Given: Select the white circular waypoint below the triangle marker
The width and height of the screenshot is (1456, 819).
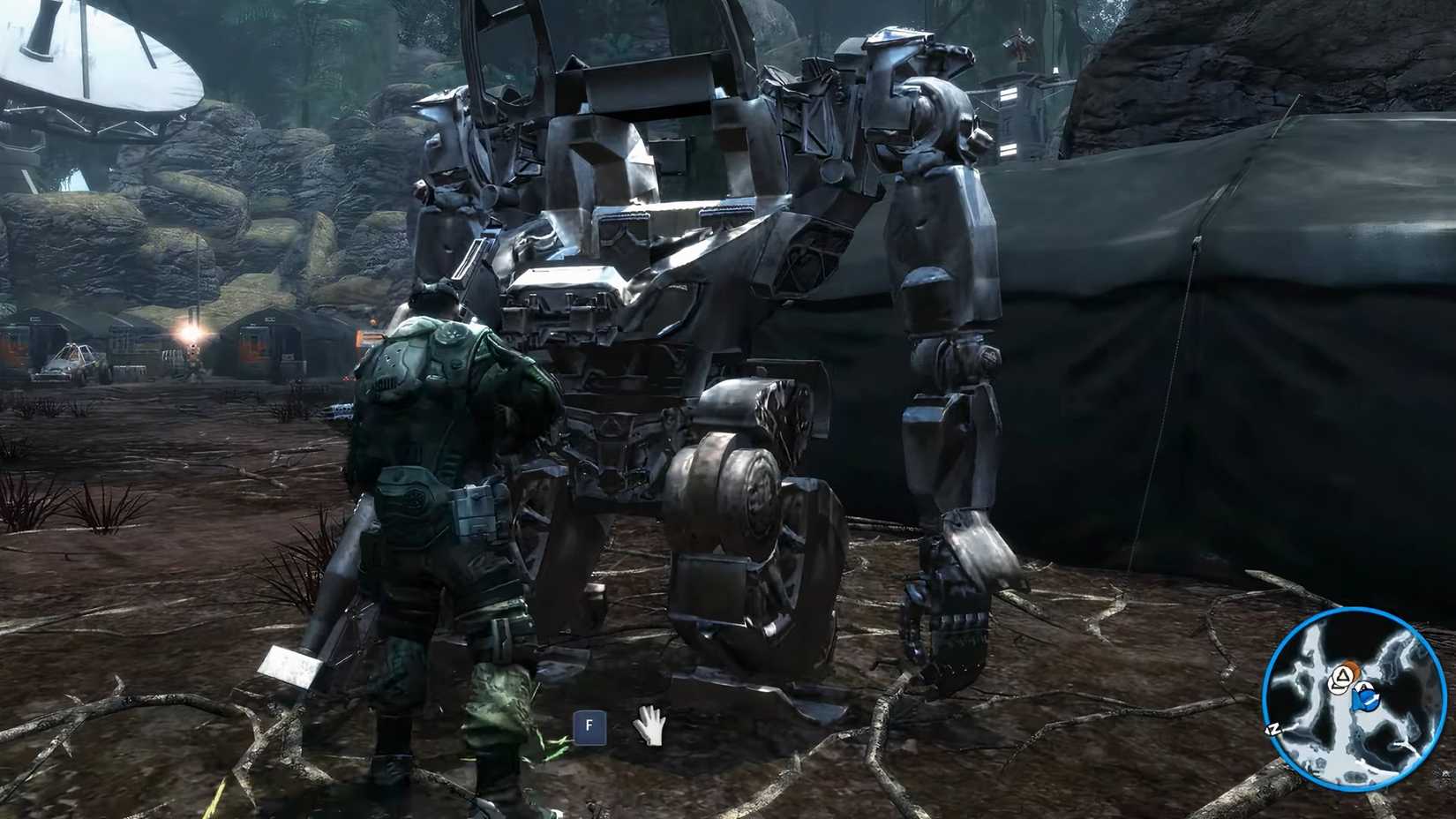Looking at the screenshot, I should pos(1339,686).
